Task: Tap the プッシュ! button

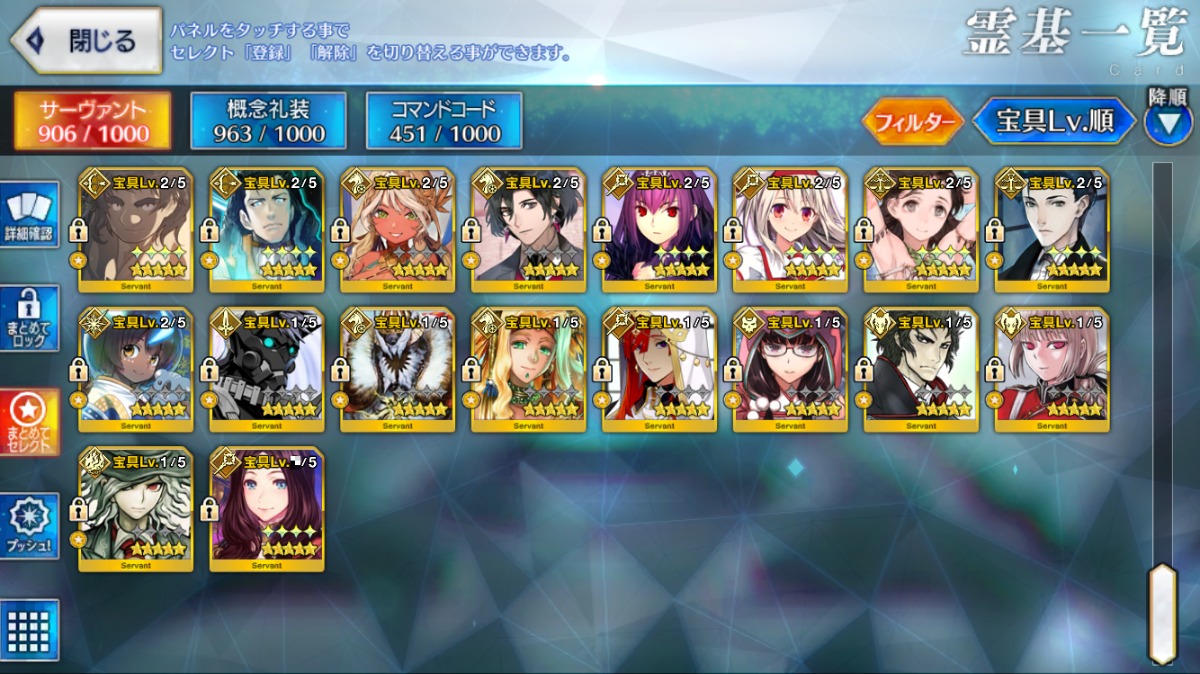Action: click(x=29, y=526)
